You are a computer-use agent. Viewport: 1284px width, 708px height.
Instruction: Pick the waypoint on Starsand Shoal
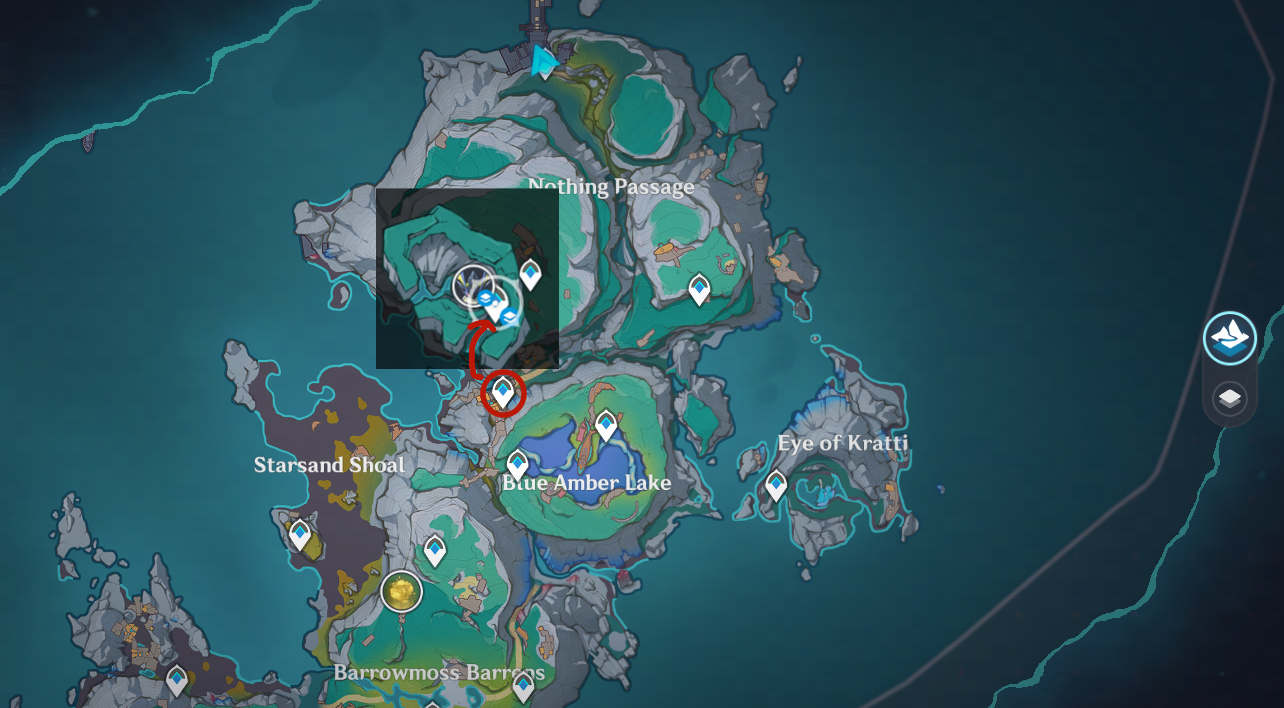299,534
